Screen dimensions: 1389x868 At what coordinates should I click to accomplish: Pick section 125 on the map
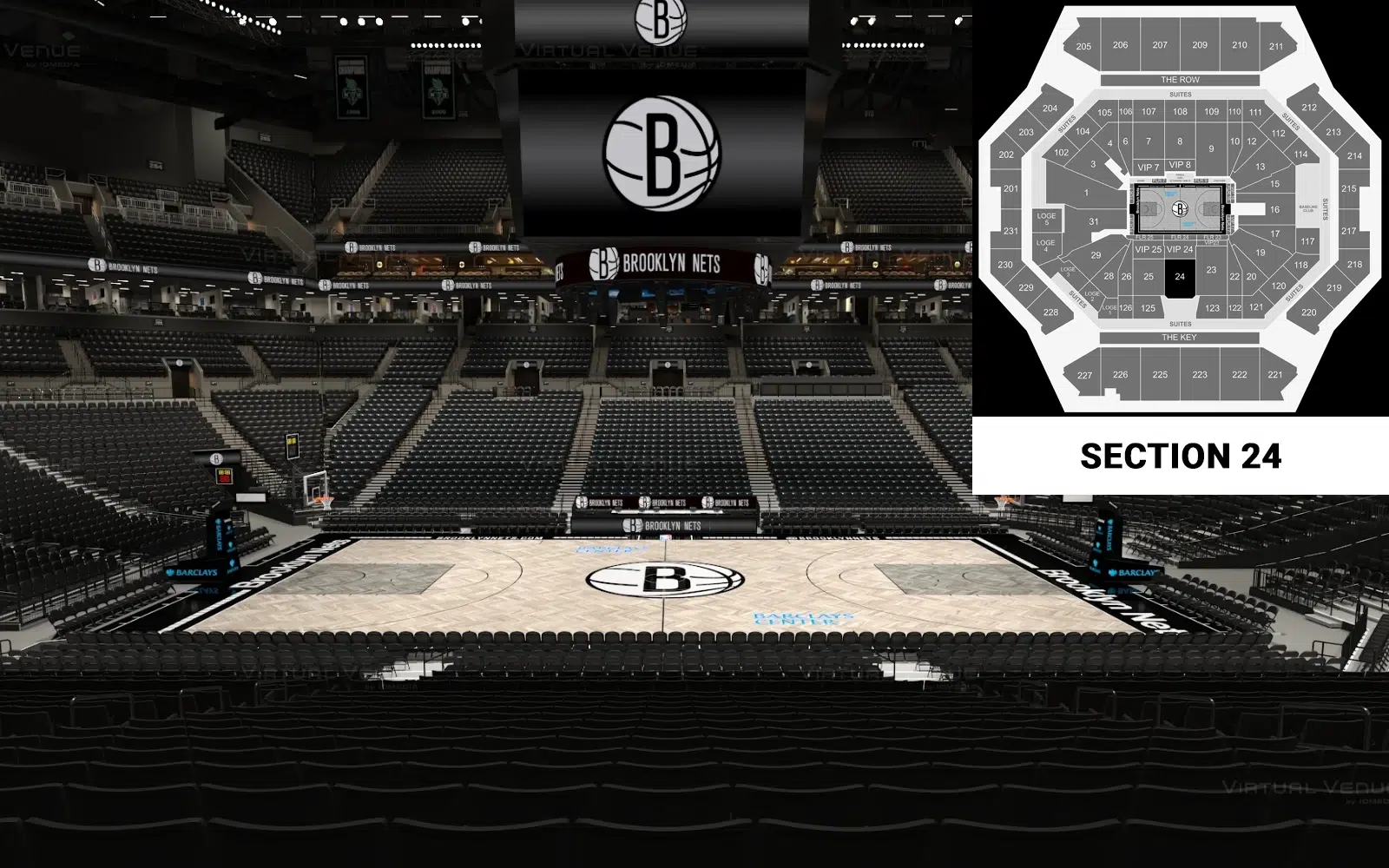click(x=1149, y=308)
